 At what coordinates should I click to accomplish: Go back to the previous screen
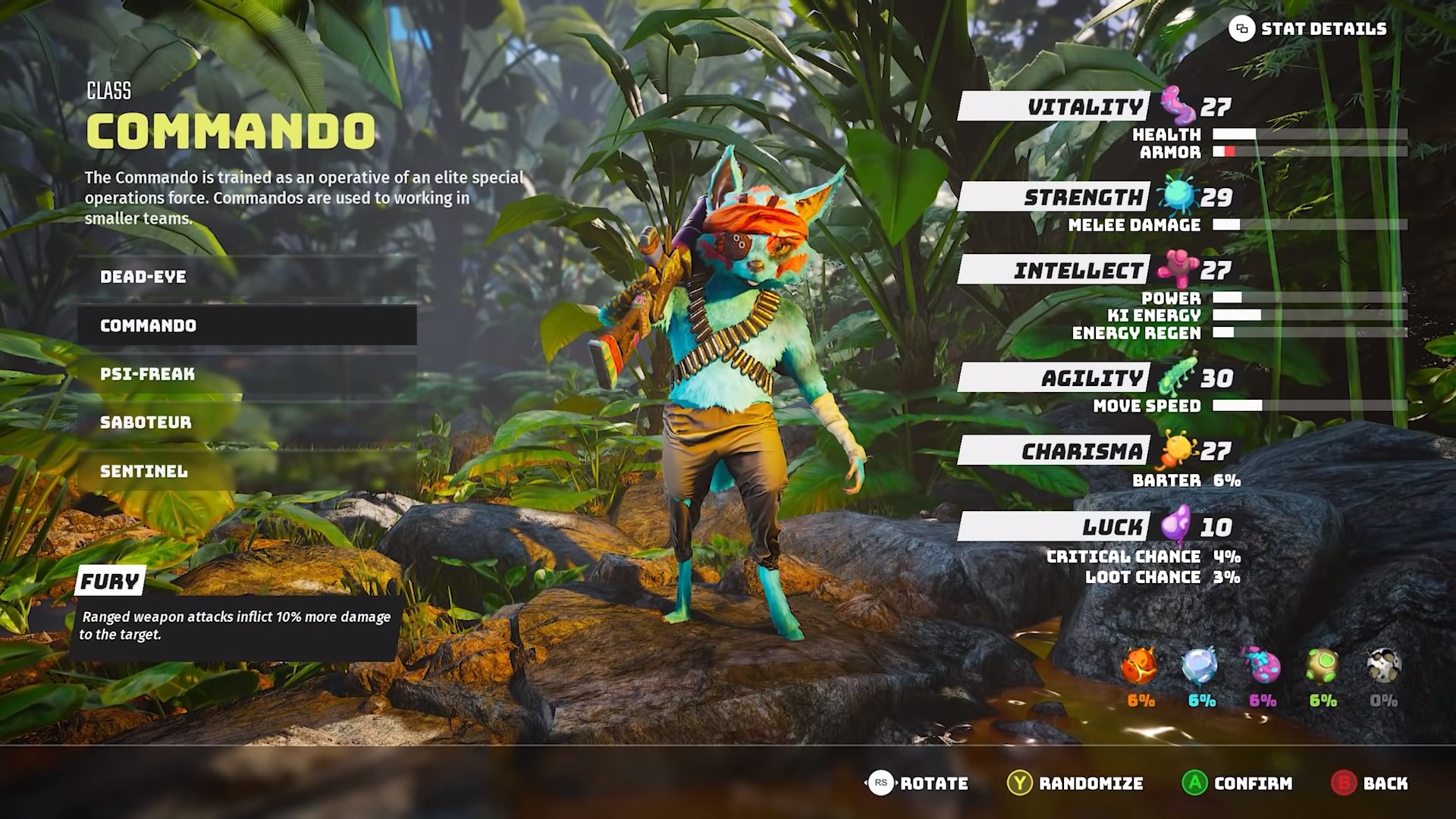(1370, 783)
